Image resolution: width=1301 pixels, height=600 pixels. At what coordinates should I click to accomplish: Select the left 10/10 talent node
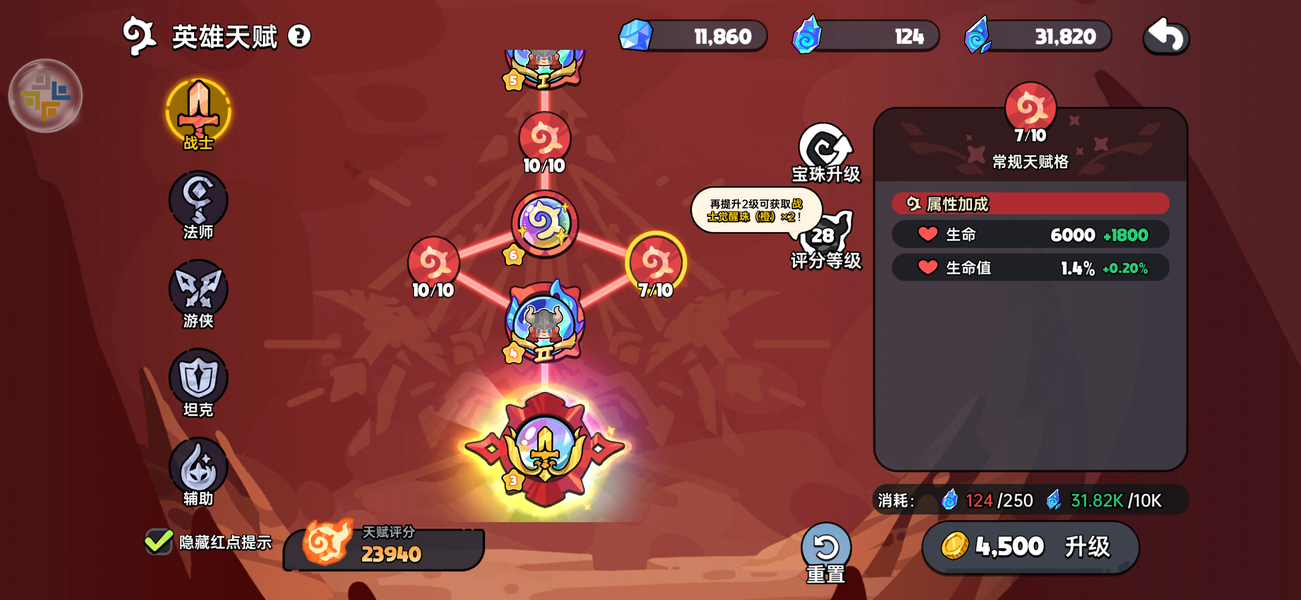pos(433,263)
